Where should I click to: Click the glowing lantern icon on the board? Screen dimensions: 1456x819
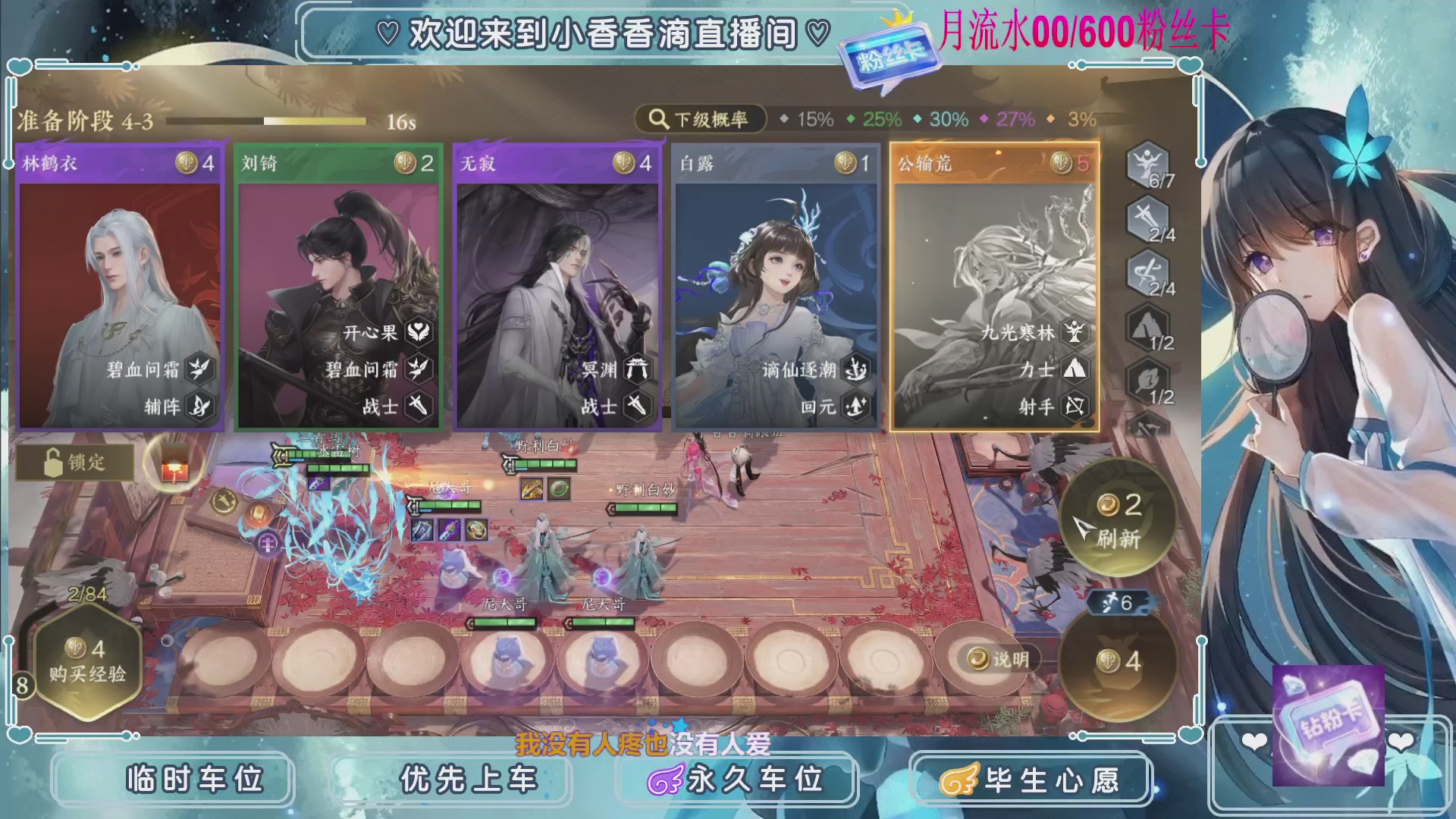pyautogui.click(x=173, y=463)
